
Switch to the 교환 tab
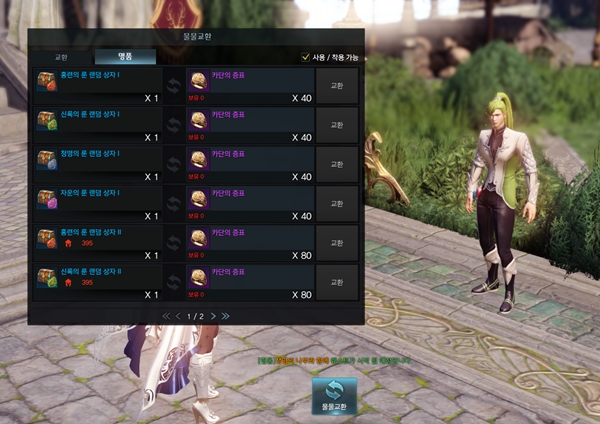click(x=61, y=57)
